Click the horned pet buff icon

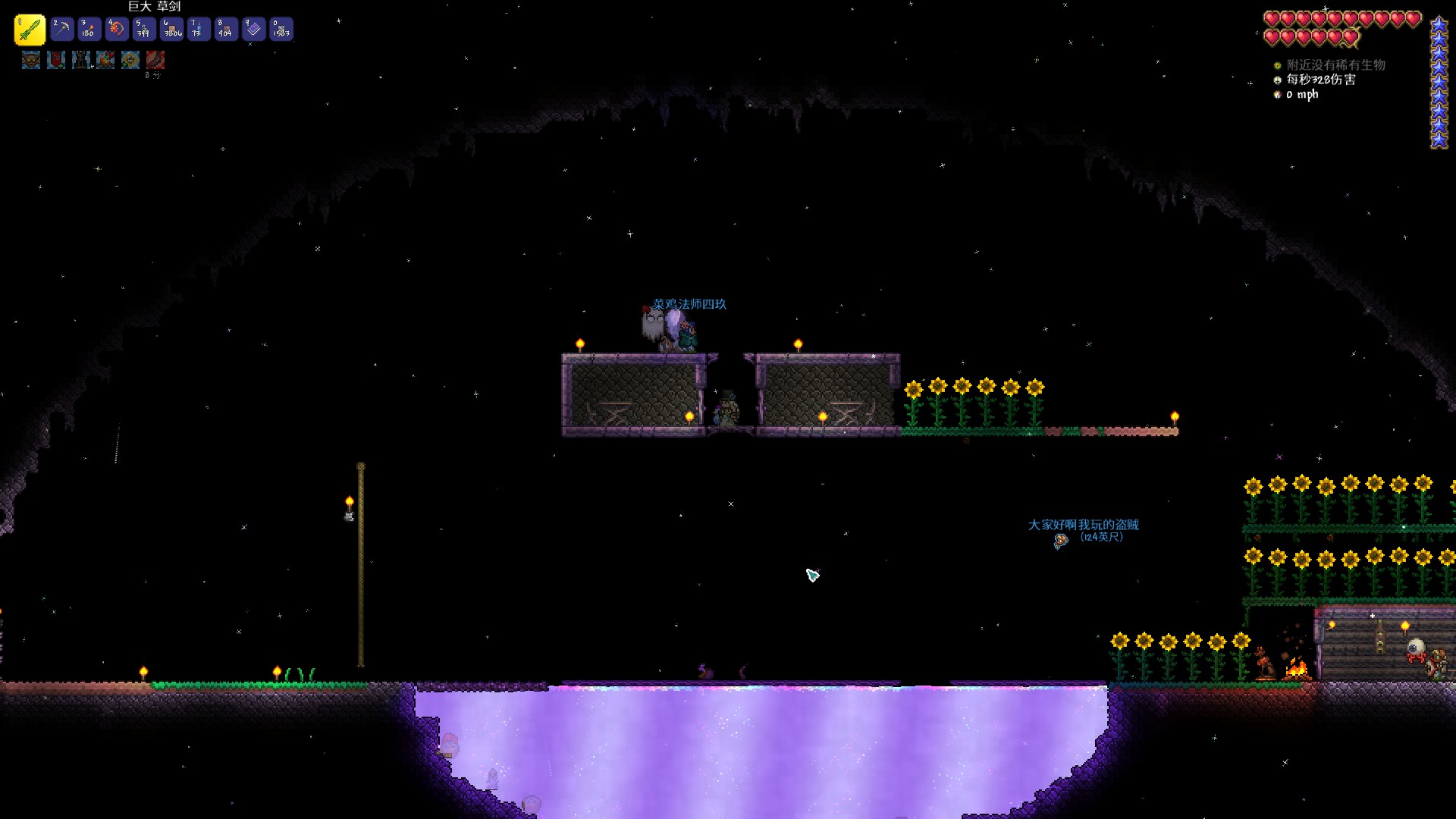pos(31,59)
